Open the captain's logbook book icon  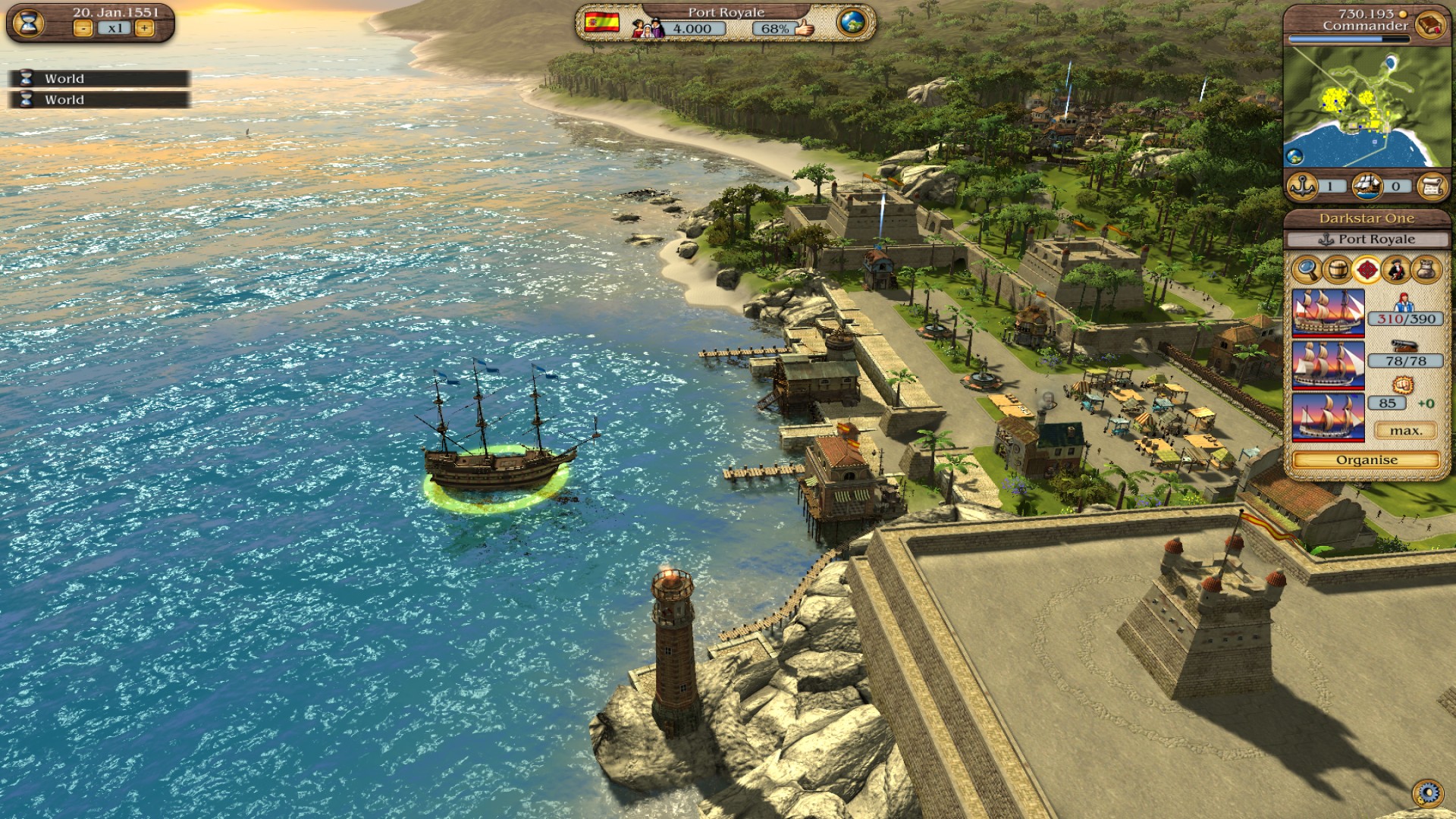coord(1429,23)
